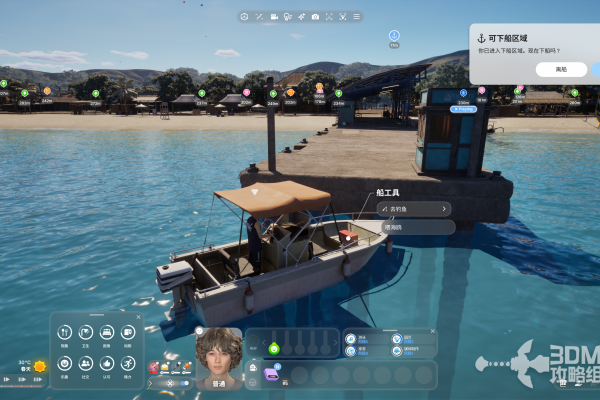This screenshot has width=600, height=400.
Task: Click the character portrait labeled 普通
Action: pos(218,357)
